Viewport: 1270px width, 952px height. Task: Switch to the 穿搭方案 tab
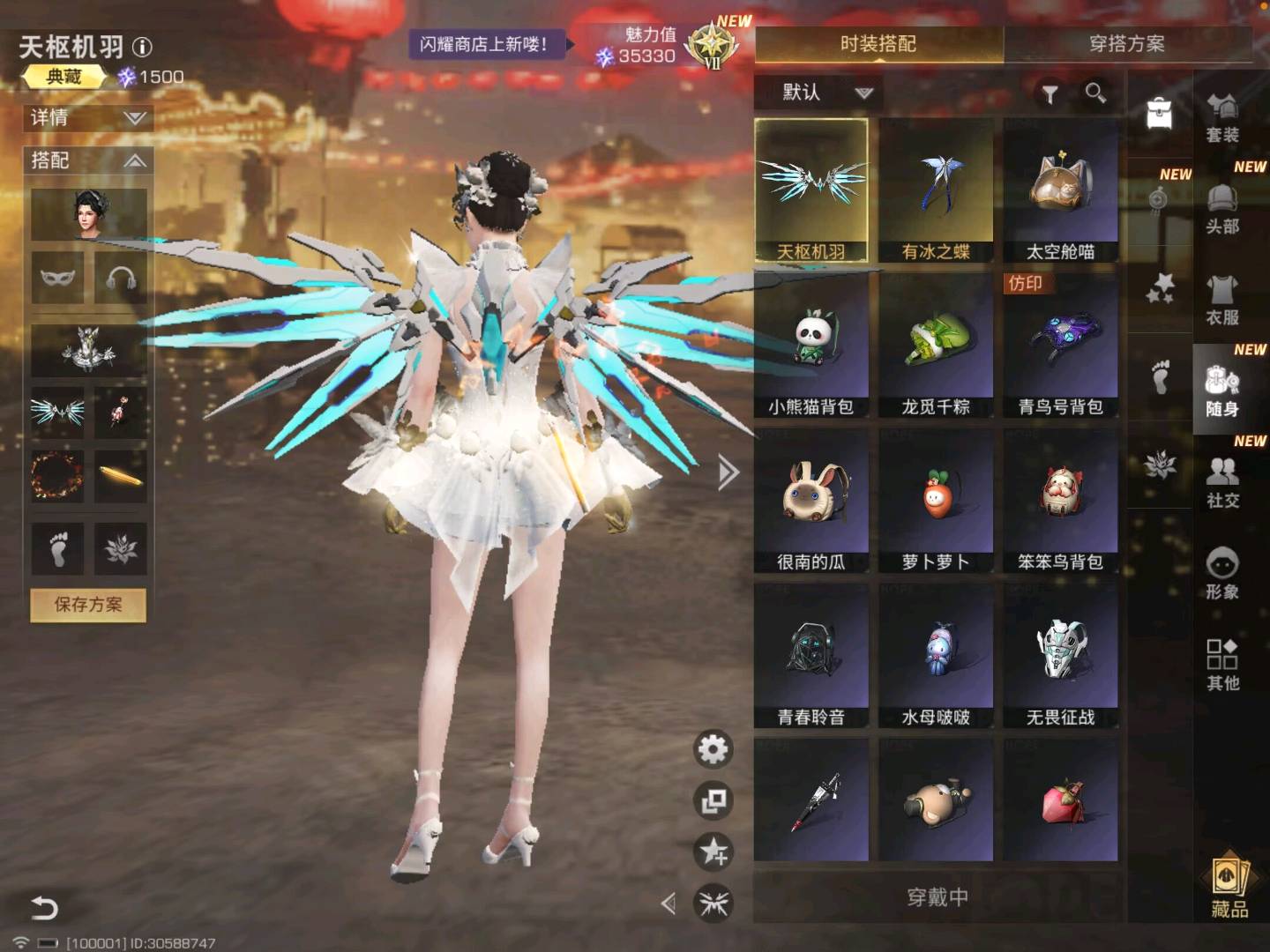[x=1127, y=44]
